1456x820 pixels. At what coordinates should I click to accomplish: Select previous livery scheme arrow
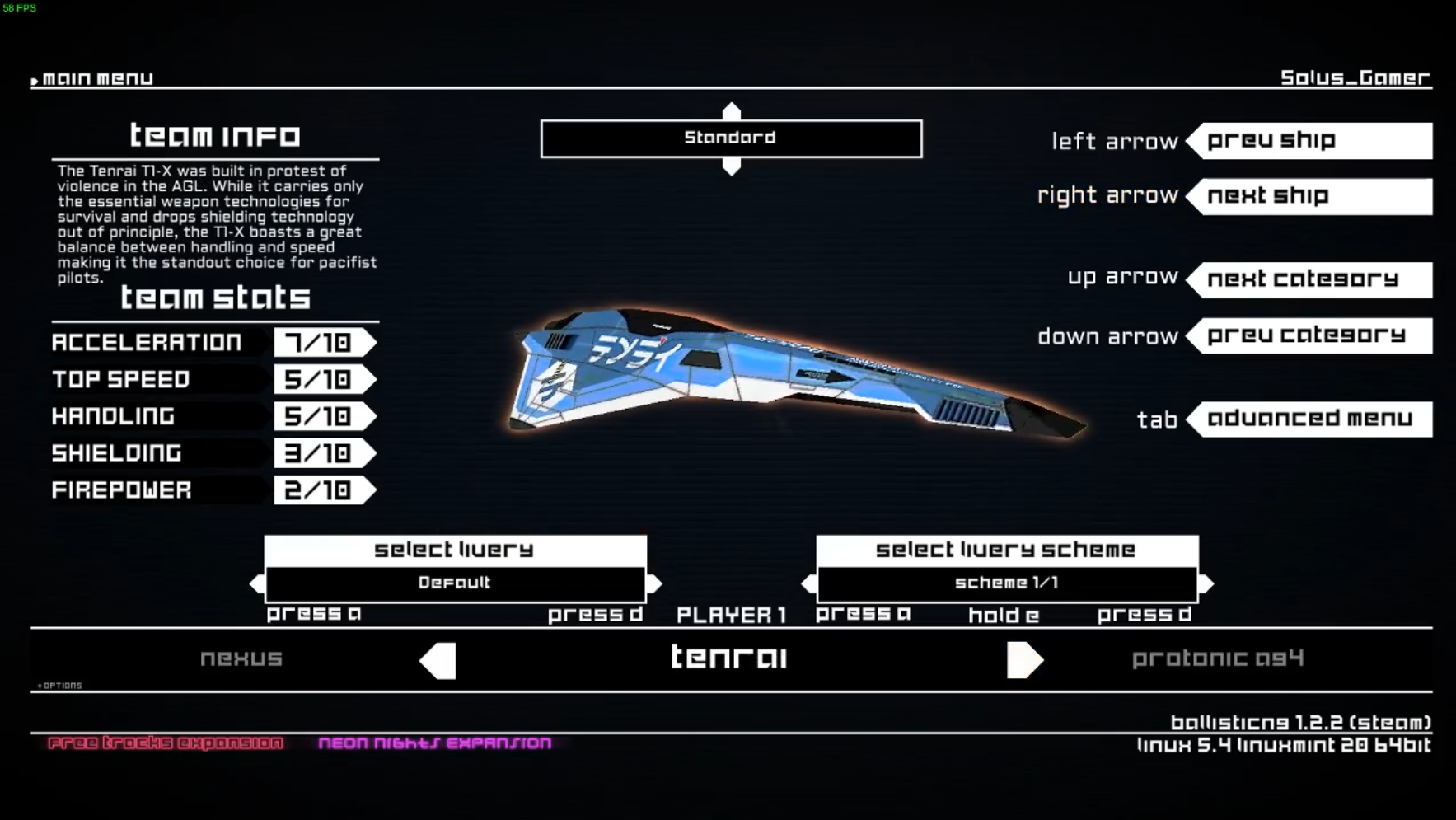808,583
